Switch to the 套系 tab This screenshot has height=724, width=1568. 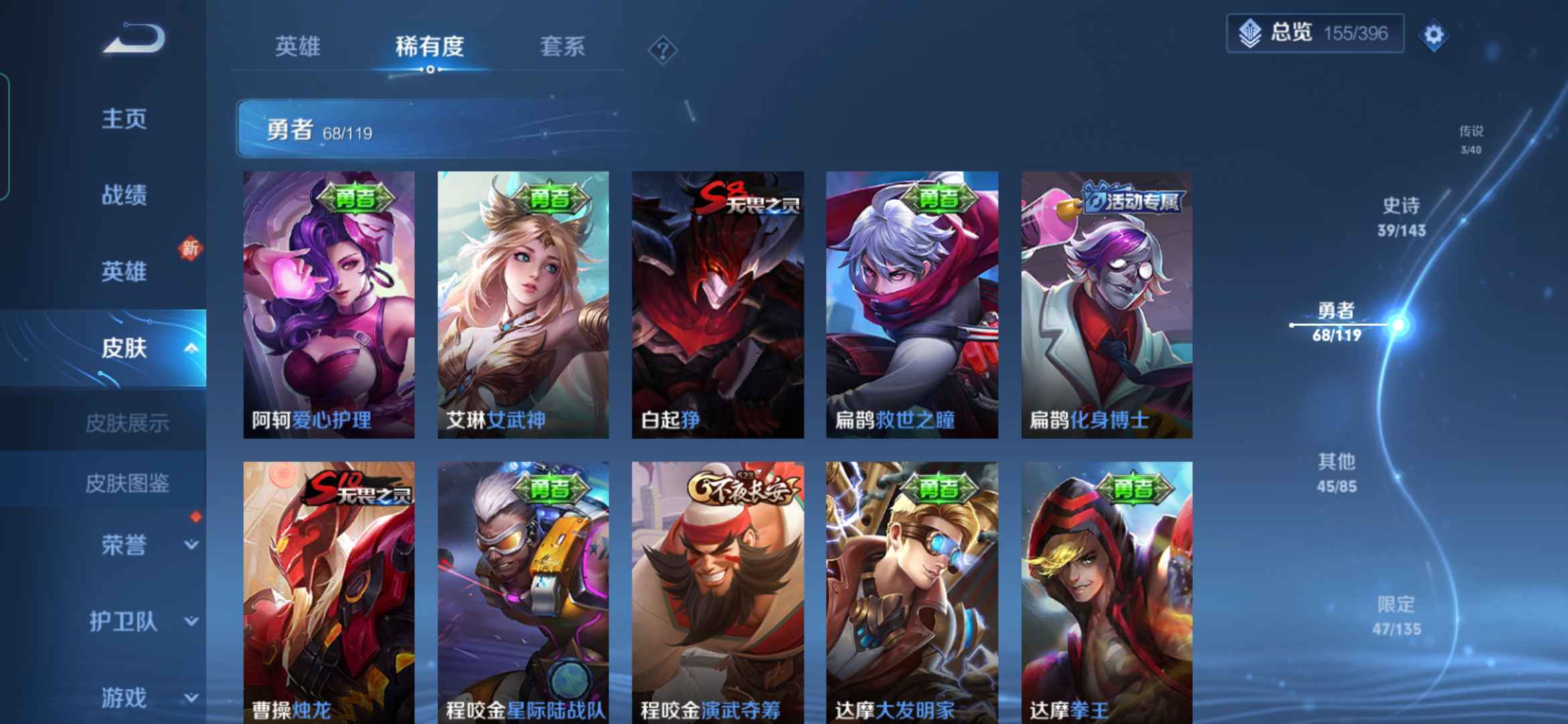pos(562,46)
